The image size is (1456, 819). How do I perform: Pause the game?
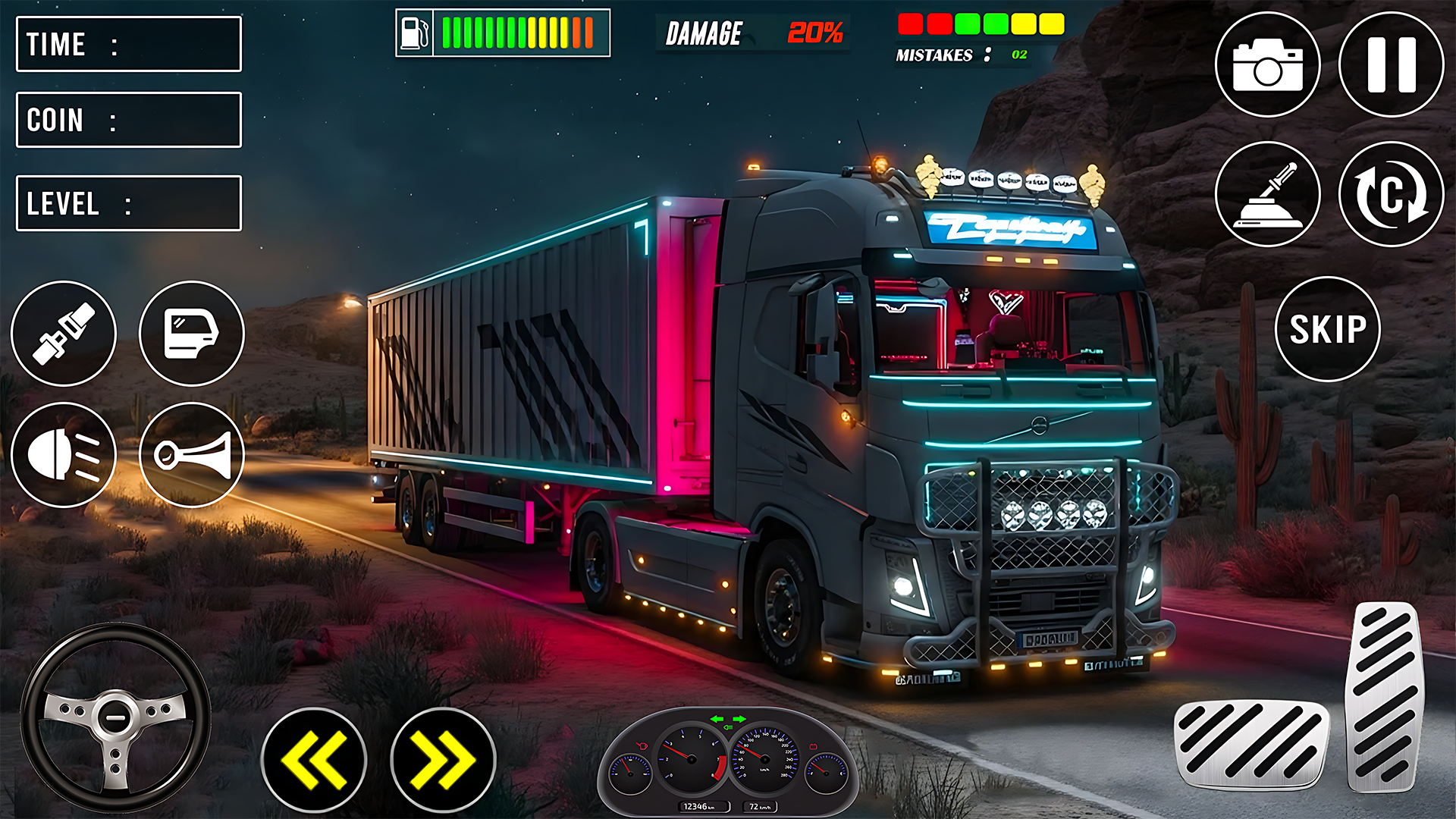click(1389, 64)
